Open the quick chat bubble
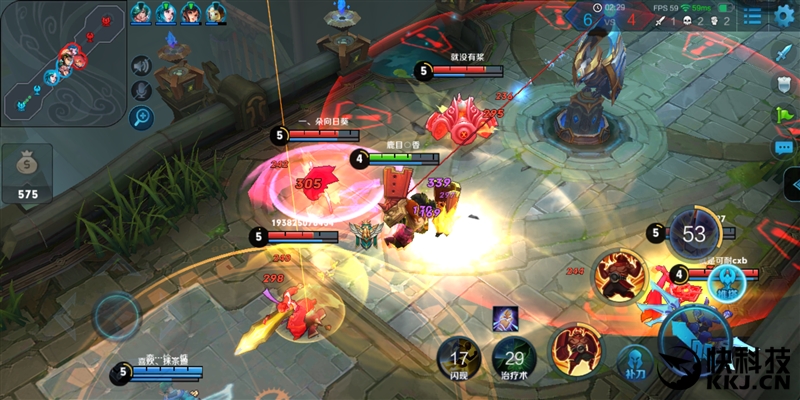The height and width of the screenshot is (400, 800). coord(784,147)
